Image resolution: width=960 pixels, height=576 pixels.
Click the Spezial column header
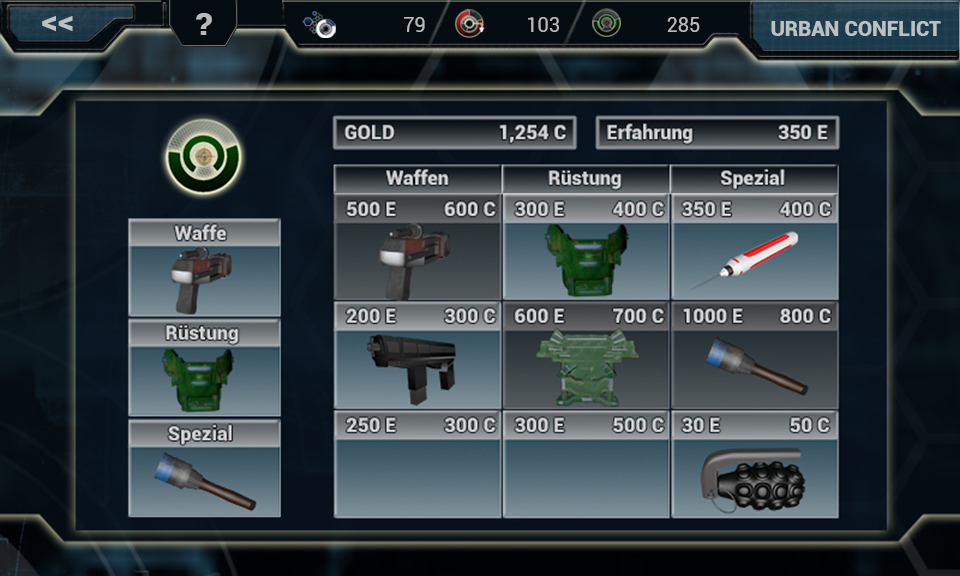754,179
